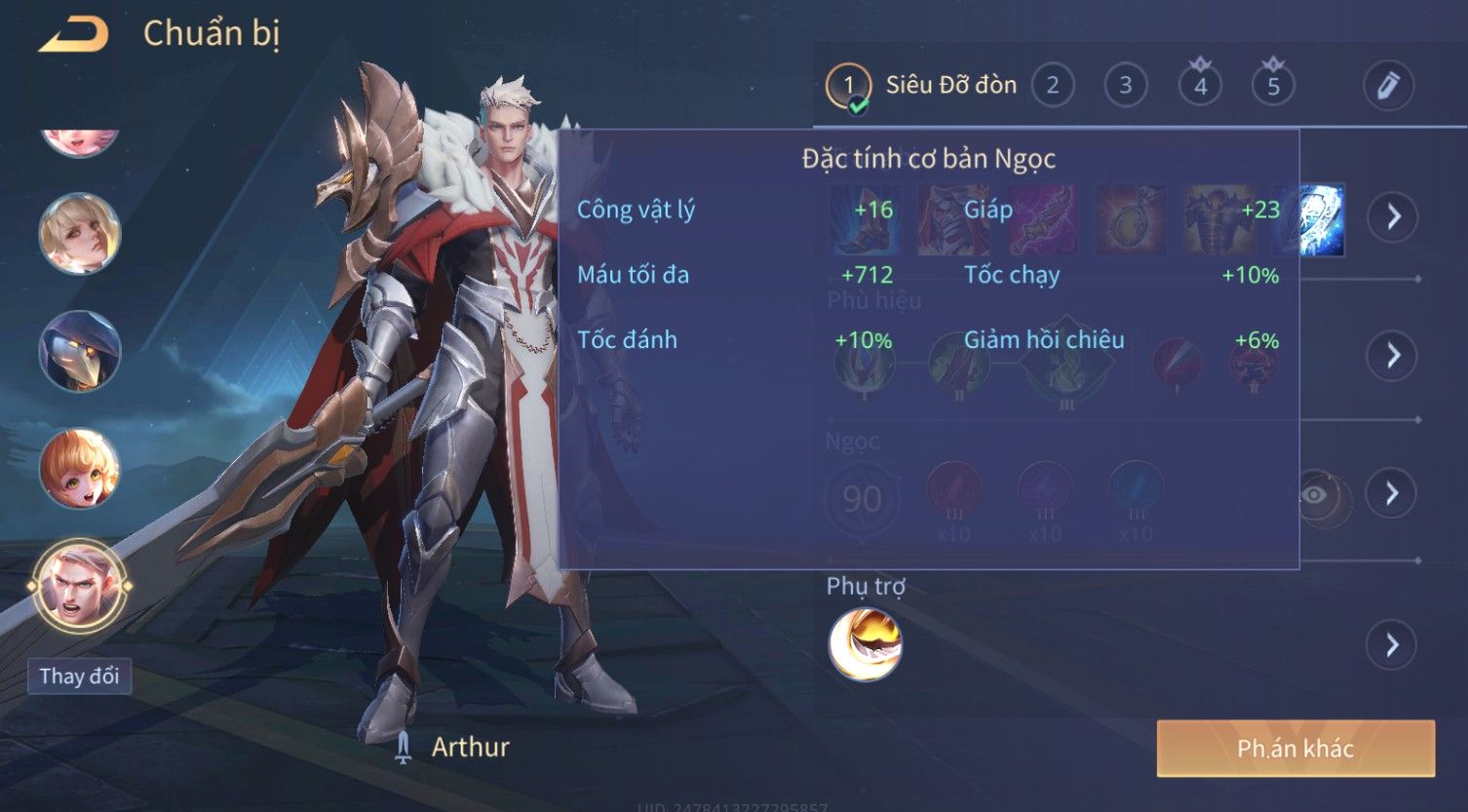Click the Phản khác button
This screenshot has height=812, width=1468.
[1294, 749]
